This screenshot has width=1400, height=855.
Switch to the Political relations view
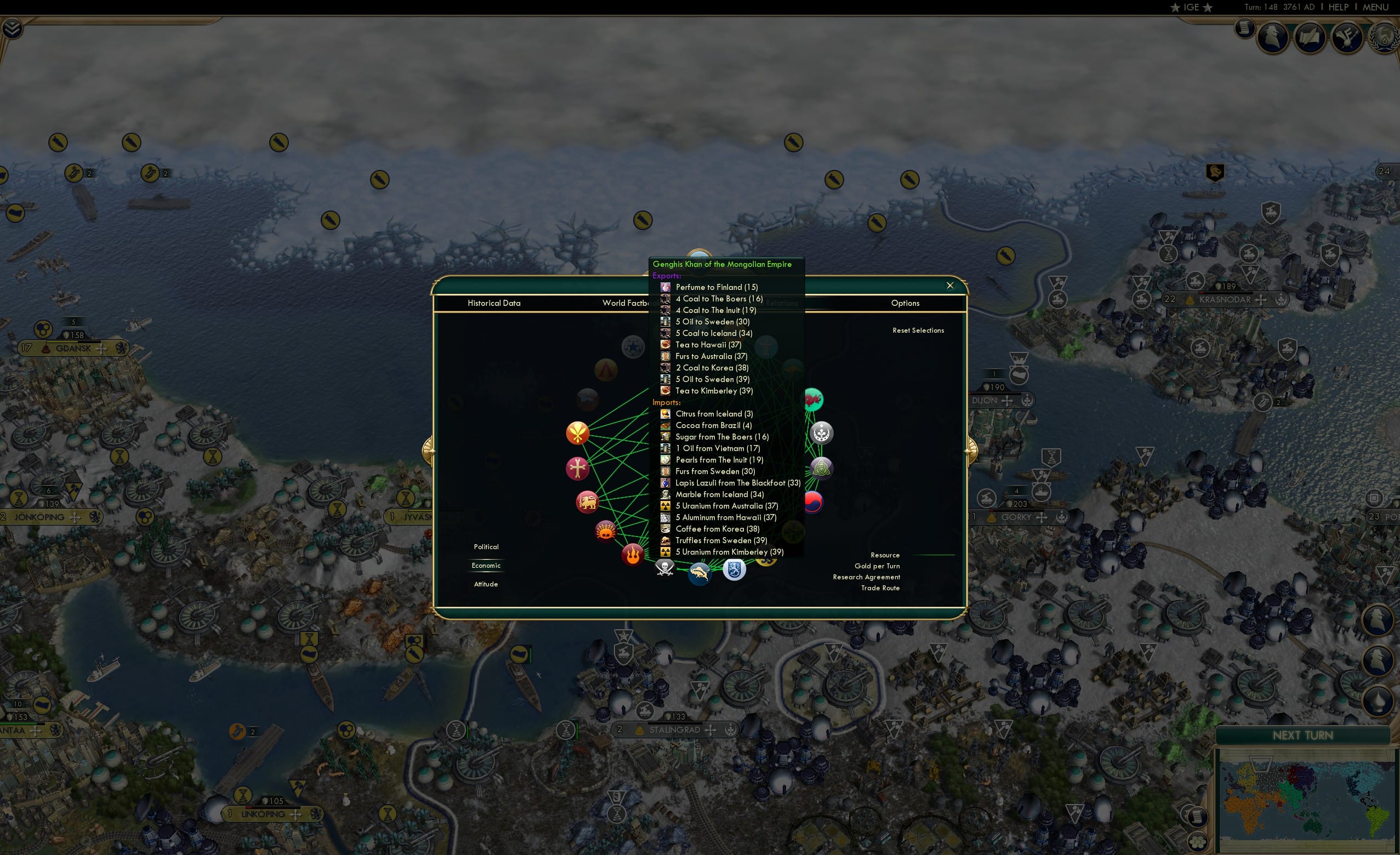click(486, 546)
